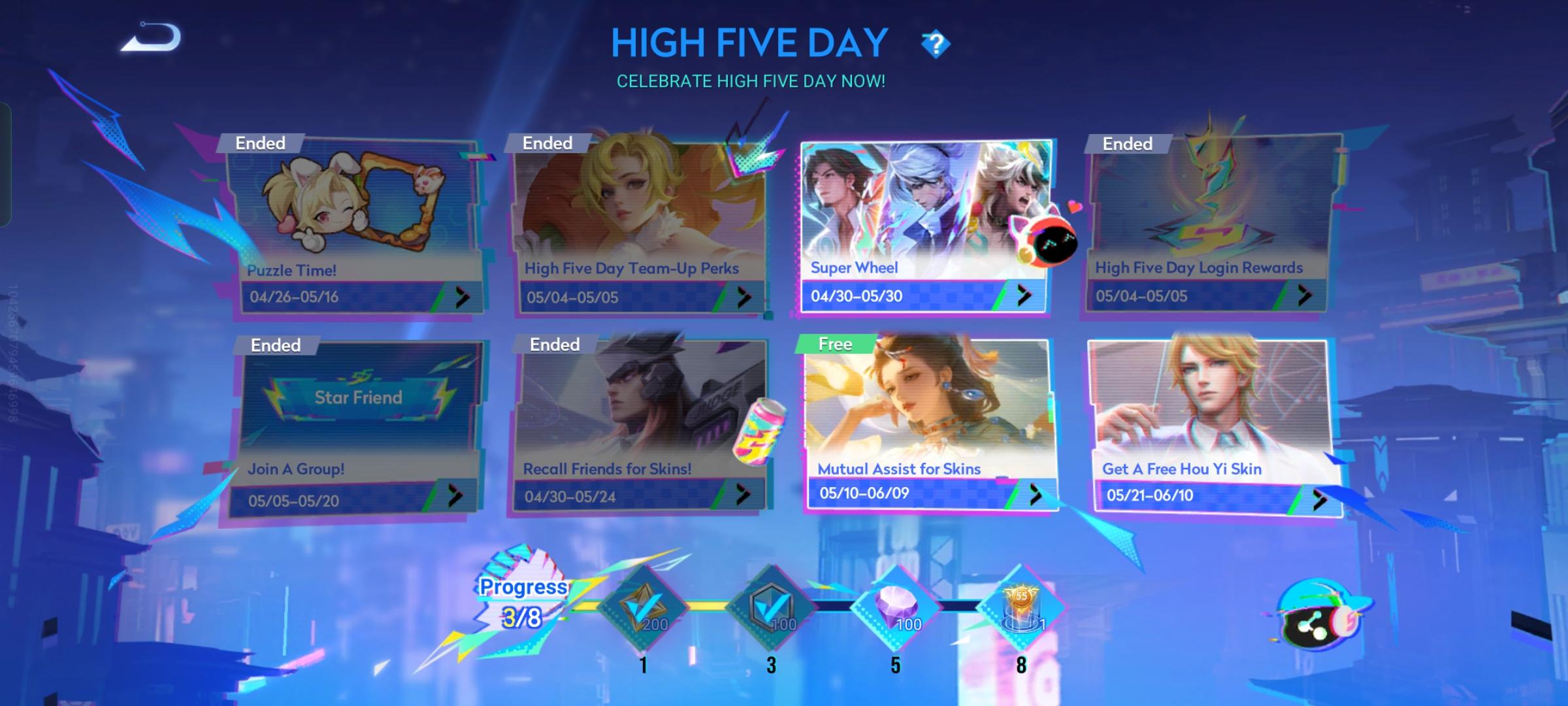1568x706 pixels.
Task: Claim the 200 badge reward at milestone 1
Action: pyautogui.click(x=642, y=609)
